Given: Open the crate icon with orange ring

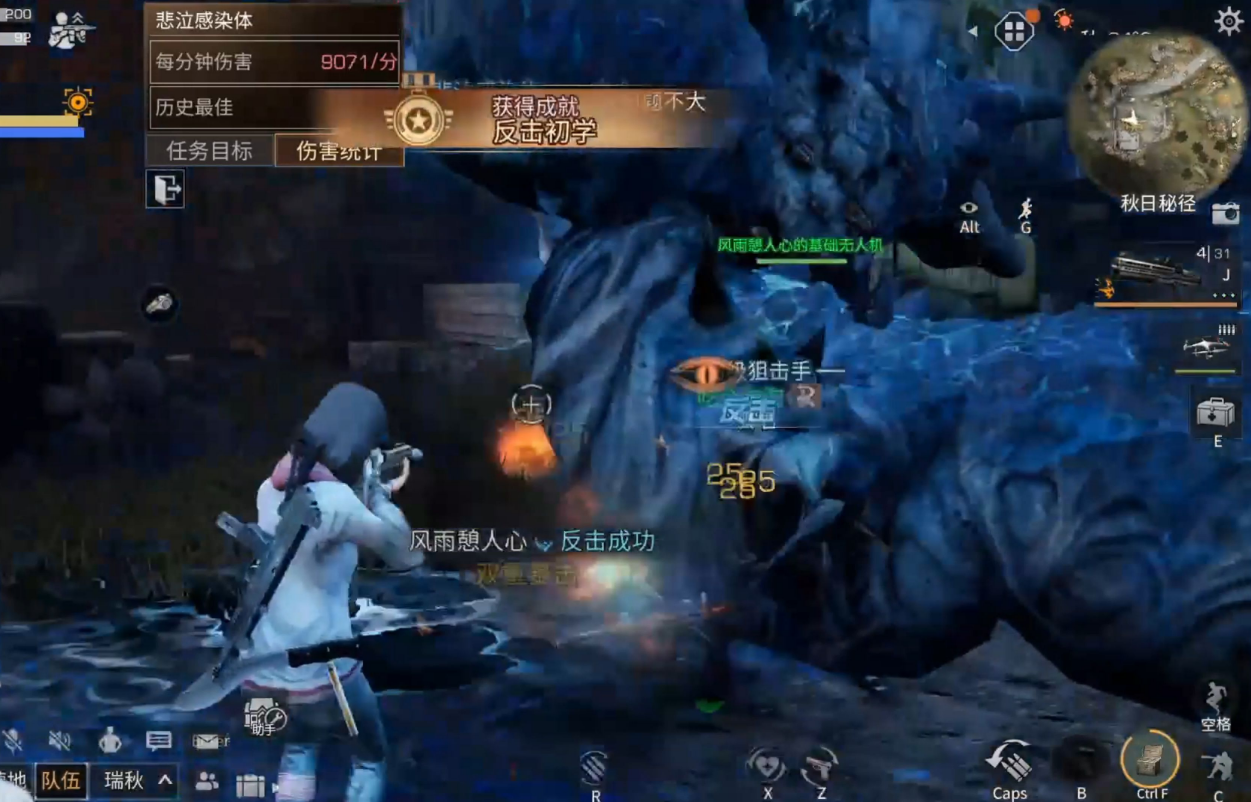Looking at the screenshot, I should [1150, 759].
